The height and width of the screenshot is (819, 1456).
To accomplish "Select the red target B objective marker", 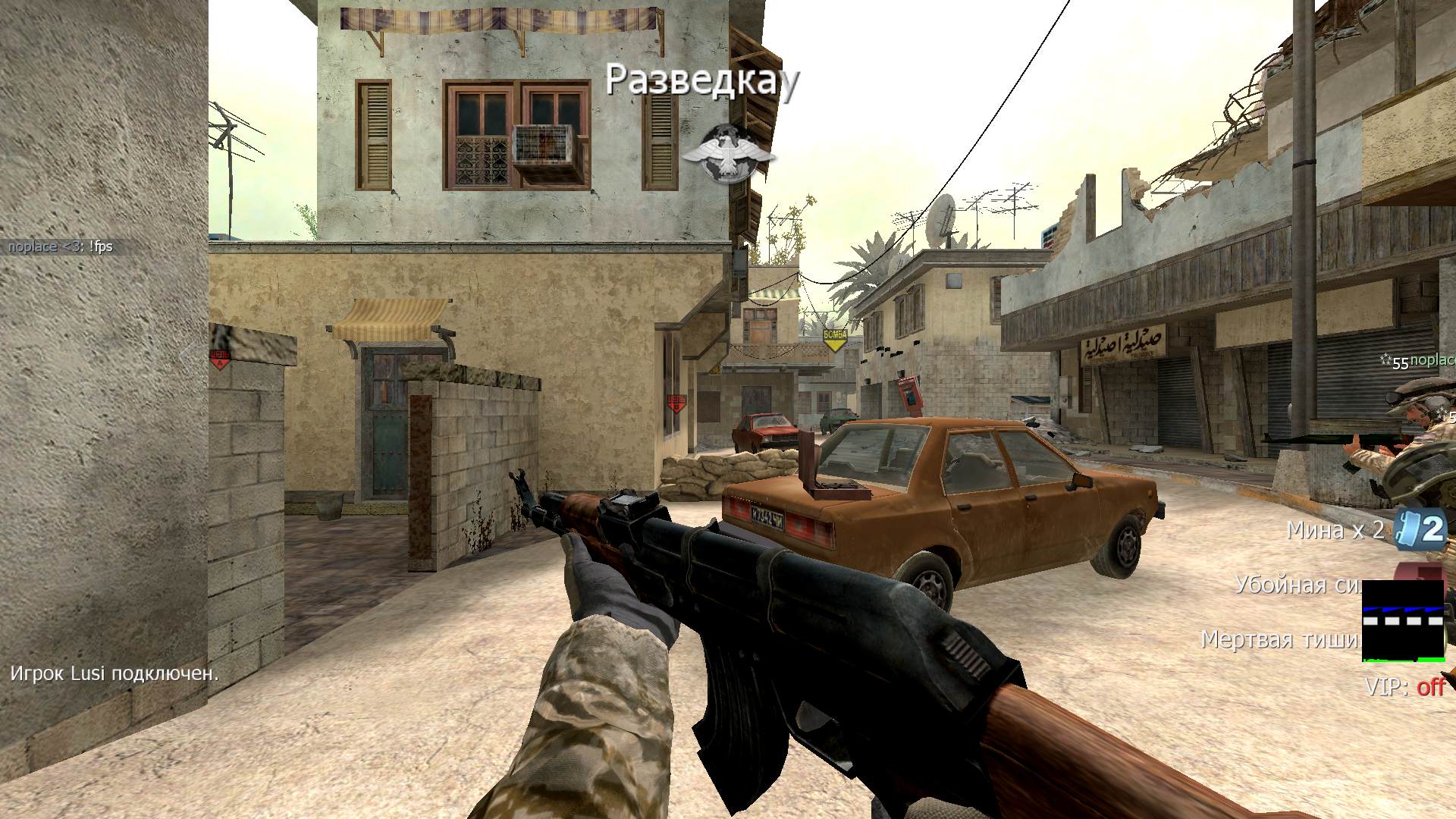I will click(x=675, y=402).
